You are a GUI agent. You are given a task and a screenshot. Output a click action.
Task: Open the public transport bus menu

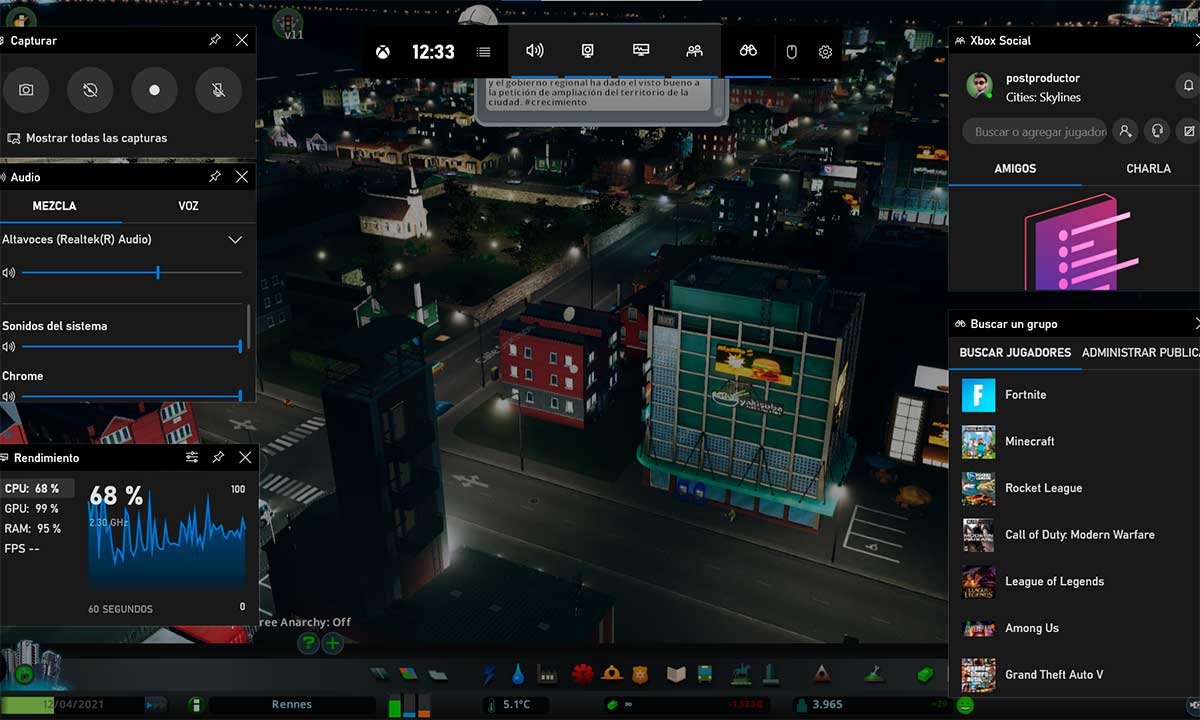[704, 674]
